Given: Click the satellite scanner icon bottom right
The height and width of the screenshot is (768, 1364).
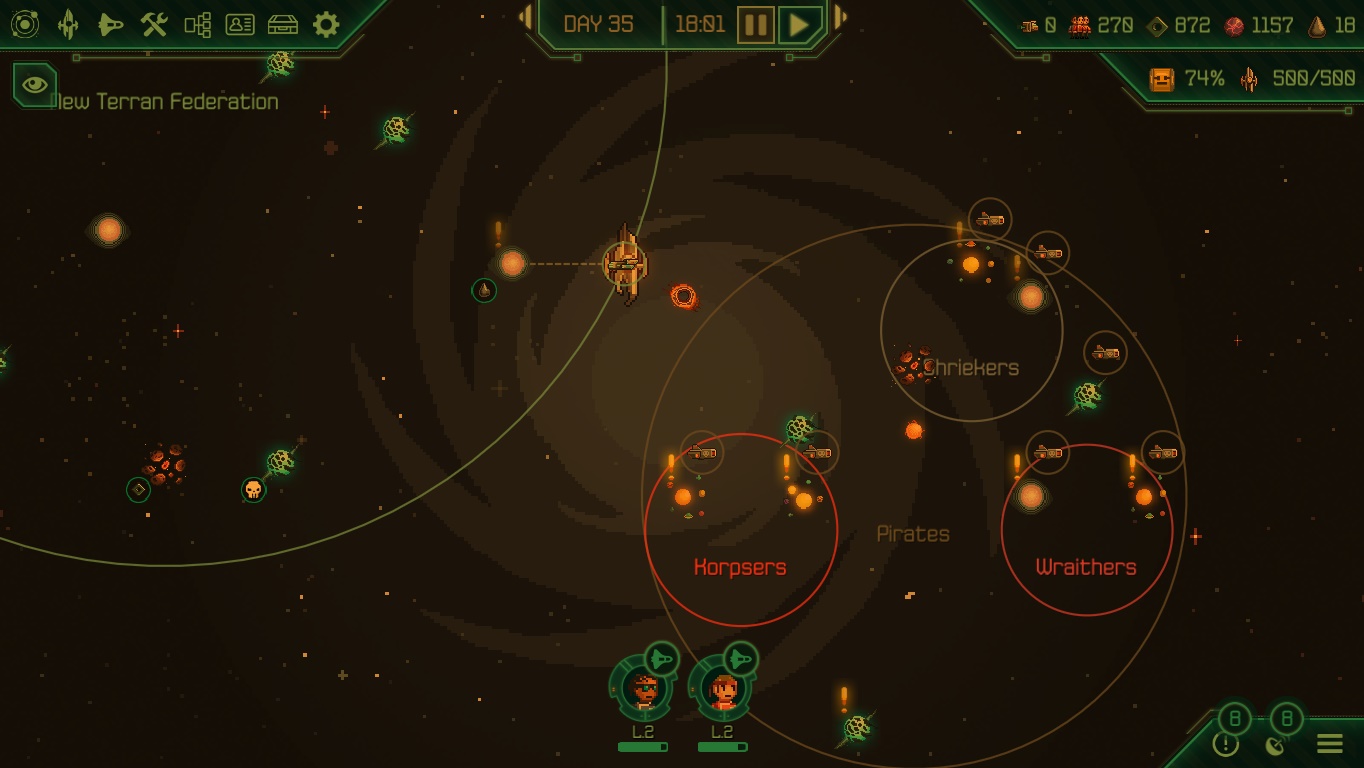Looking at the screenshot, I should point(1274,745).
